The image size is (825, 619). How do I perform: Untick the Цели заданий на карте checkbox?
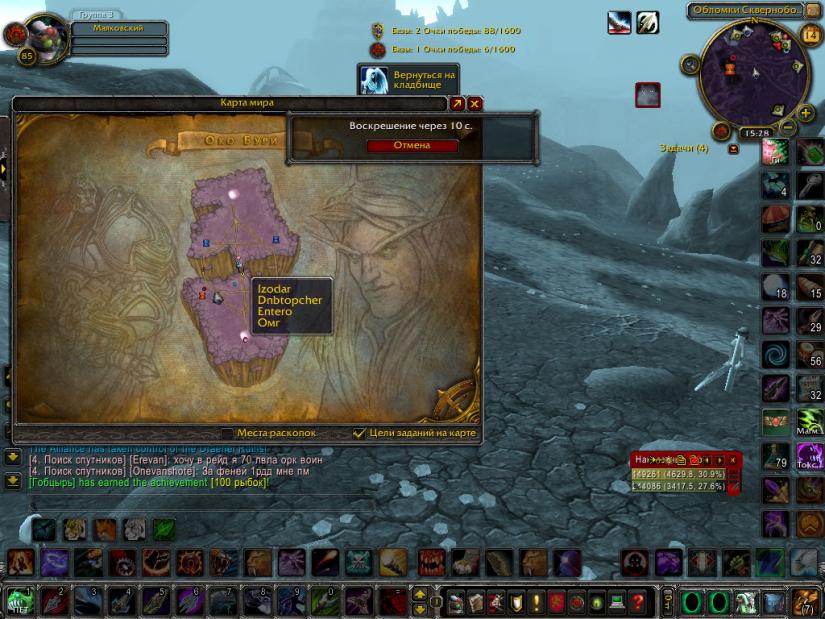click(x=360, y=433)
